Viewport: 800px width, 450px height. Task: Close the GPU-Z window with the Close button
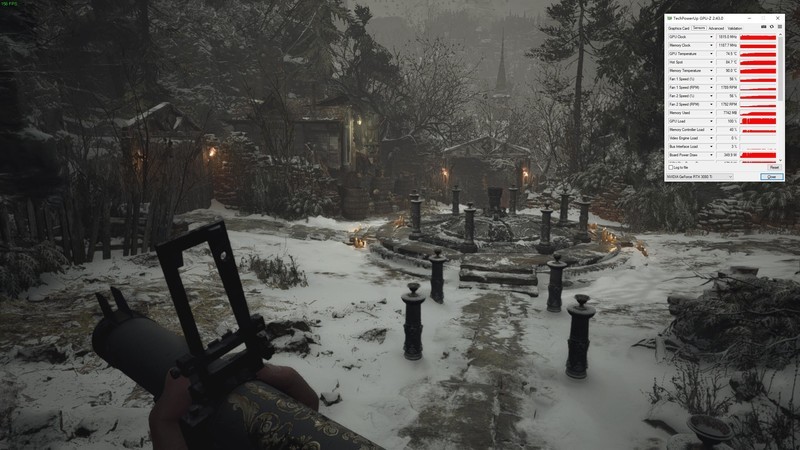click(771, 176)
